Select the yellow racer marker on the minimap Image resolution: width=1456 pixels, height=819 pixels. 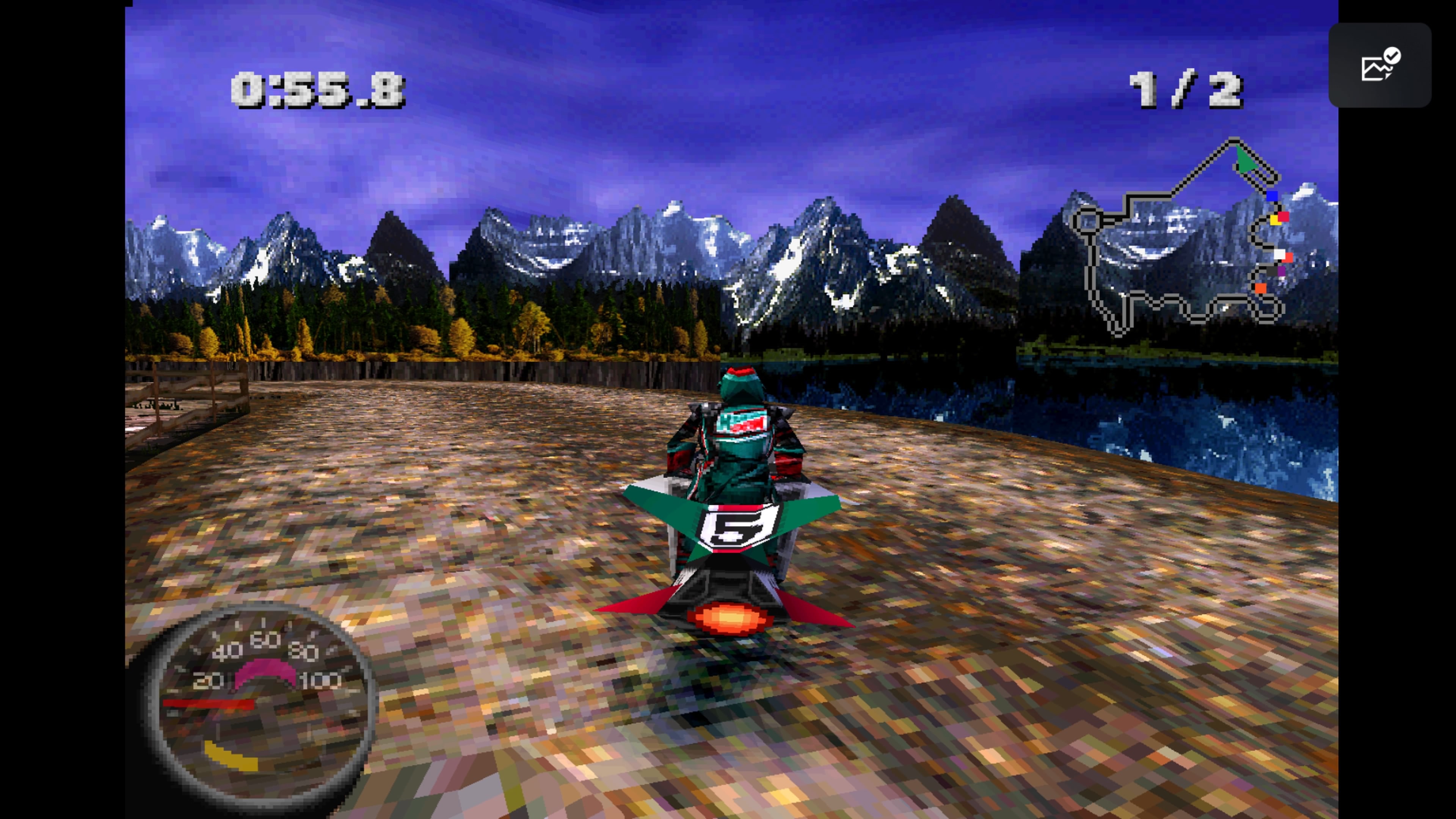[x=1276, y=219]
